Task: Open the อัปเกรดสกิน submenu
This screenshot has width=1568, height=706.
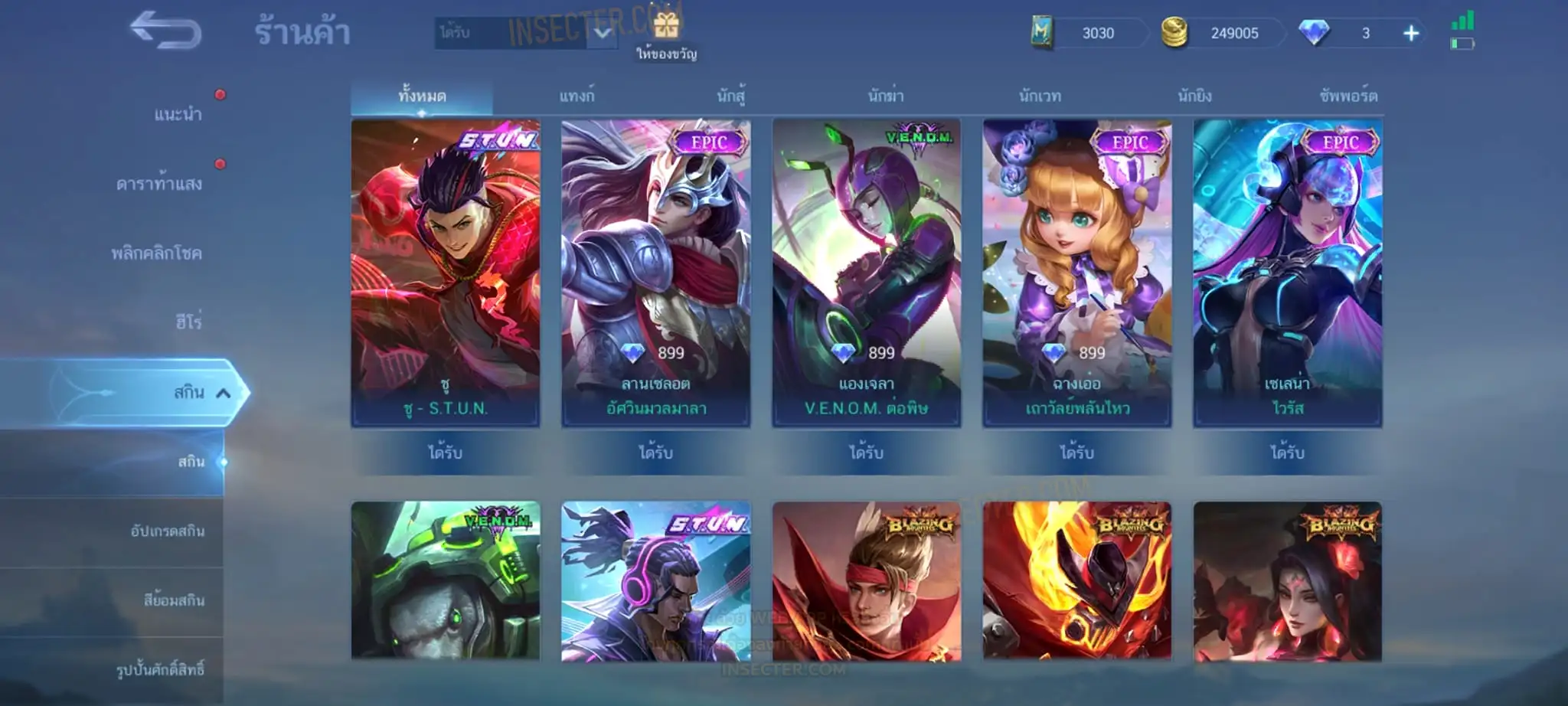Action: (x=168, y=531)
